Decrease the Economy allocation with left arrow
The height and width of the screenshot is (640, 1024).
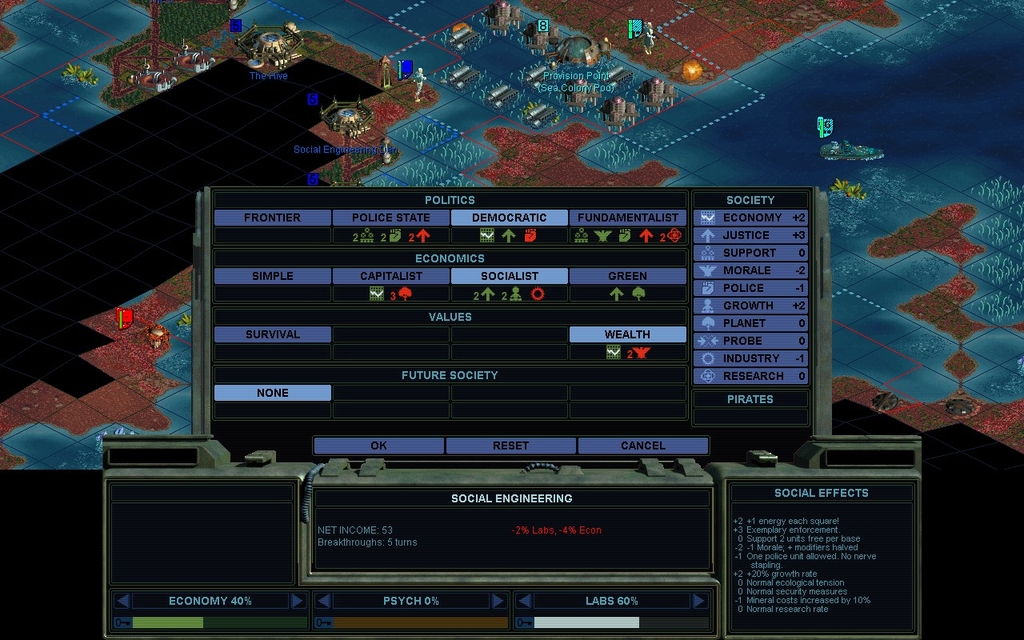tap(123, 601)
